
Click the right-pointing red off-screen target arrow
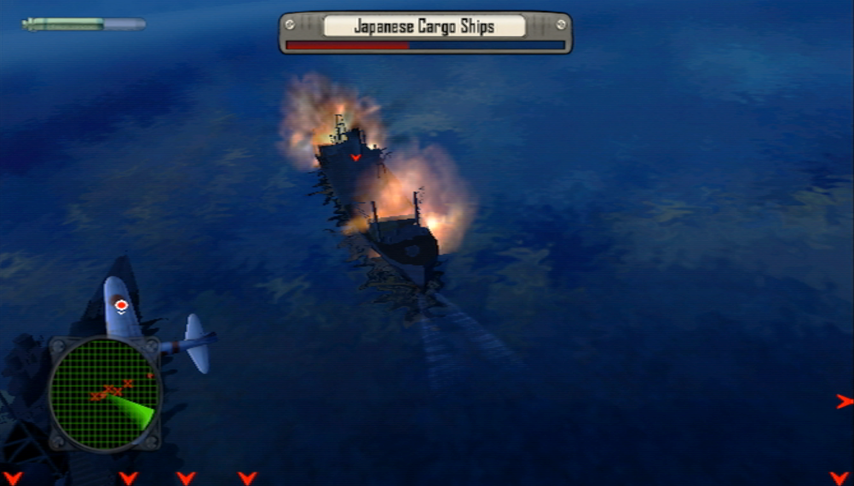point(844,401)
